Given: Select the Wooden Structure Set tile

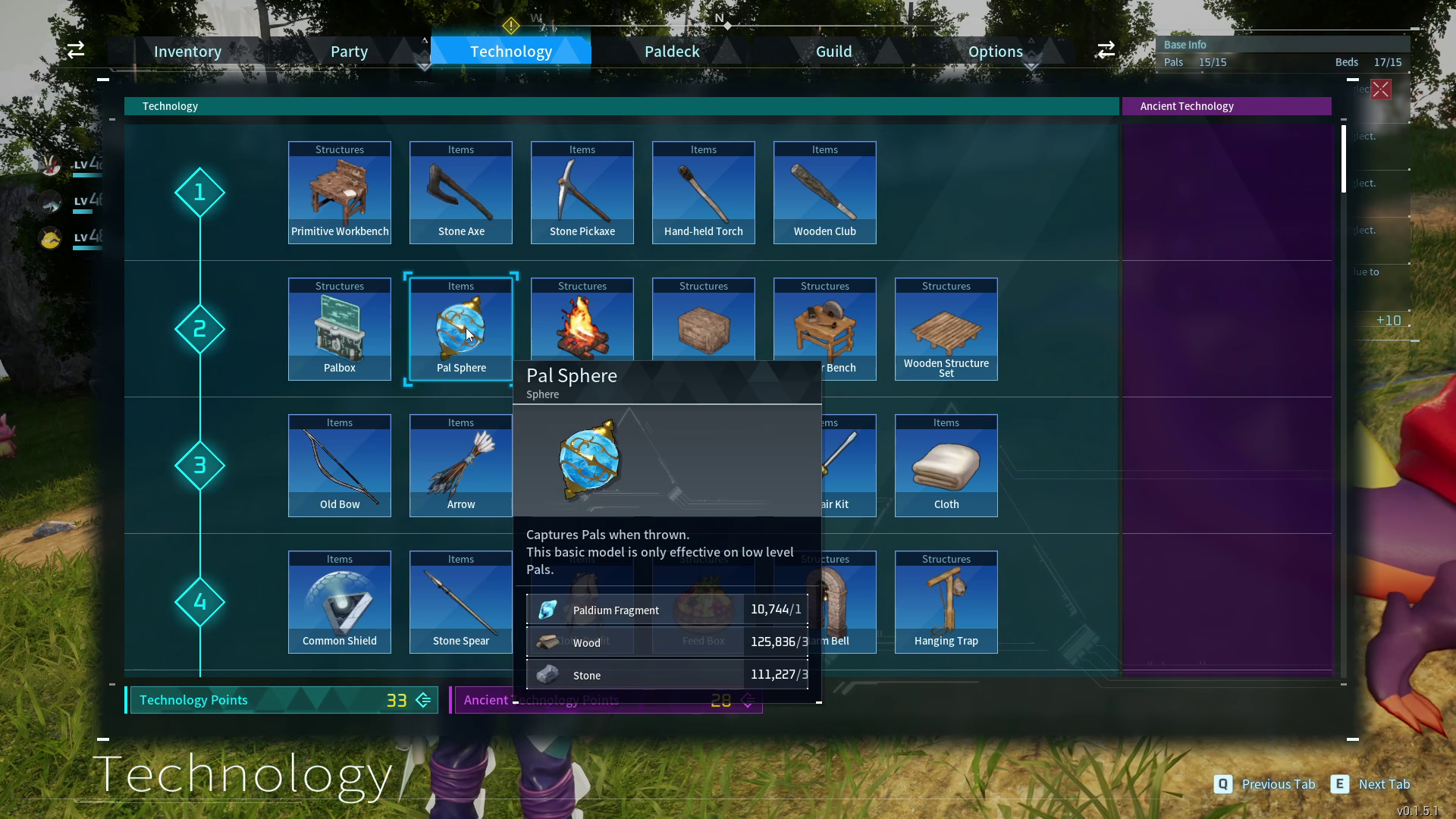Looking at the screenshot, I should tap(946, 329).
